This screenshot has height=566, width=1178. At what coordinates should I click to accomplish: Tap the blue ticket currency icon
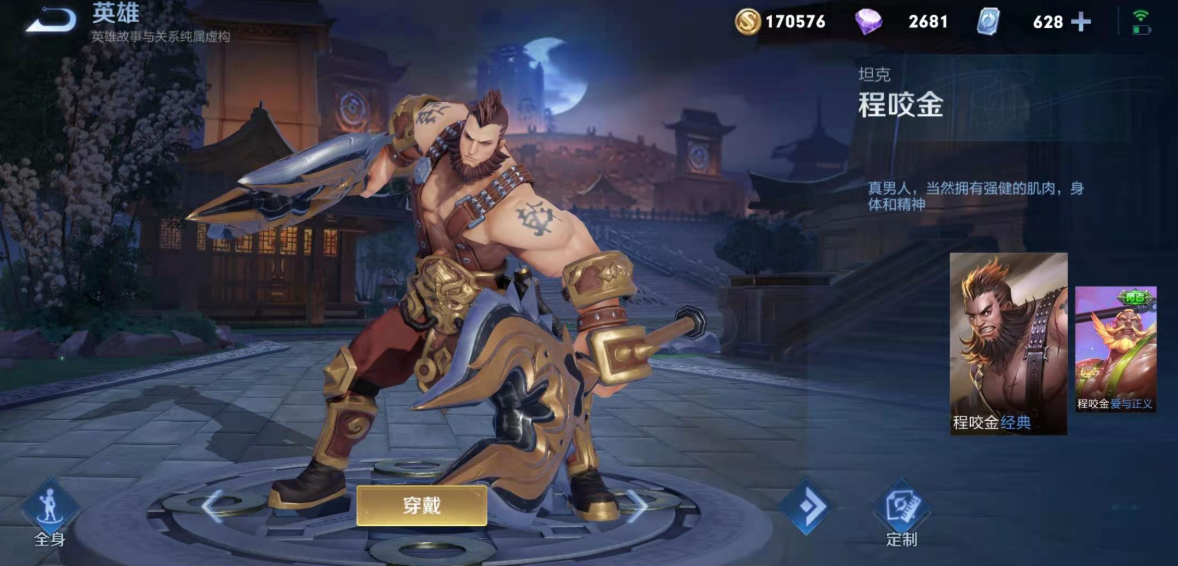coord(988,21)
